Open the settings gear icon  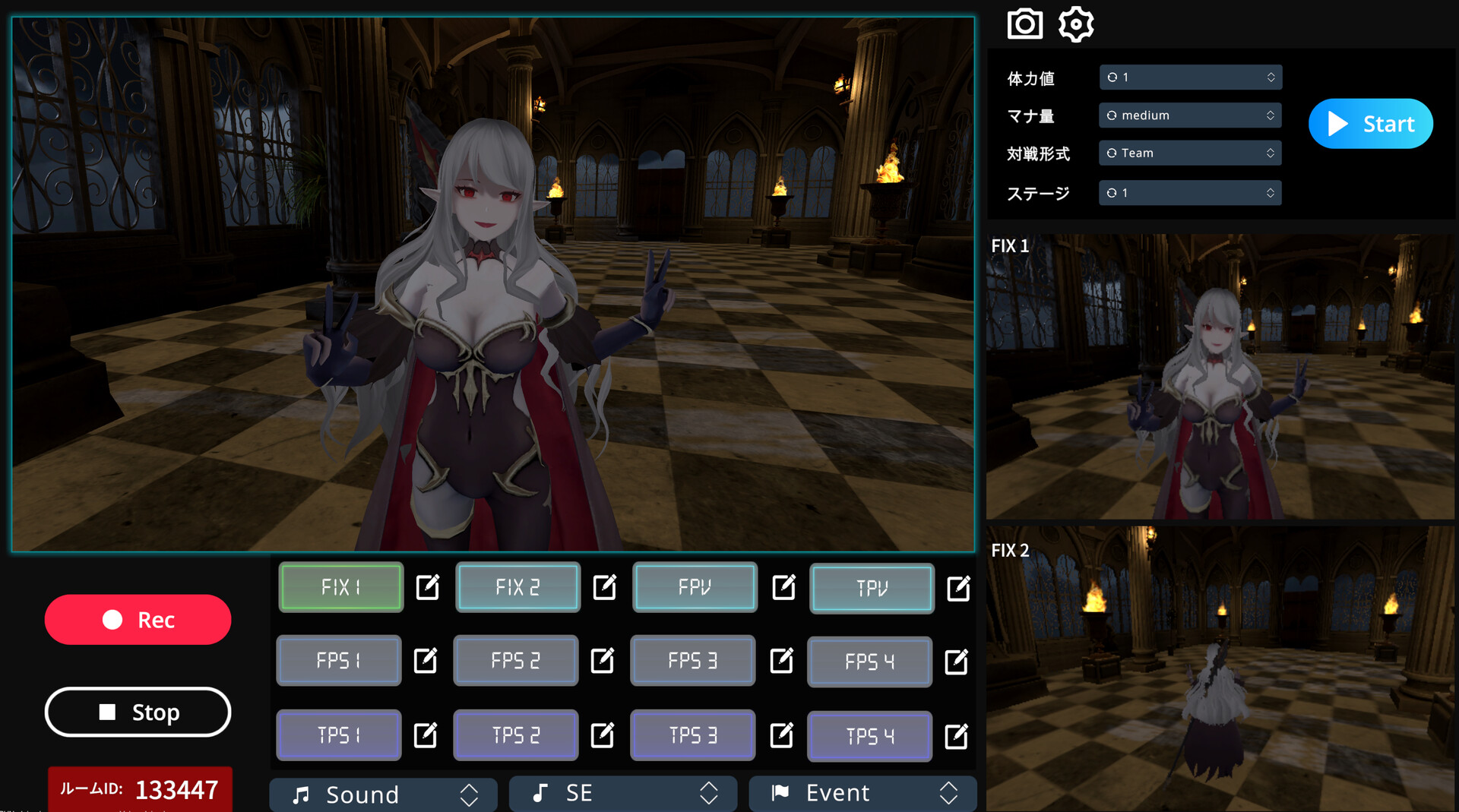tap(1076, 24)
